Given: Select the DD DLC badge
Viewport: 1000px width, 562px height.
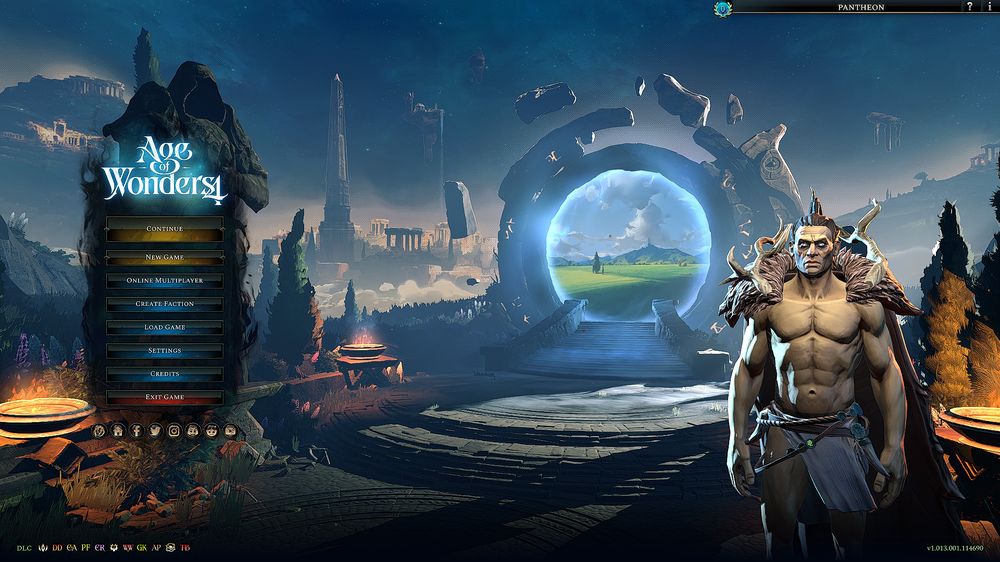Looking at the screenshot, I should (x=57, y=548).
